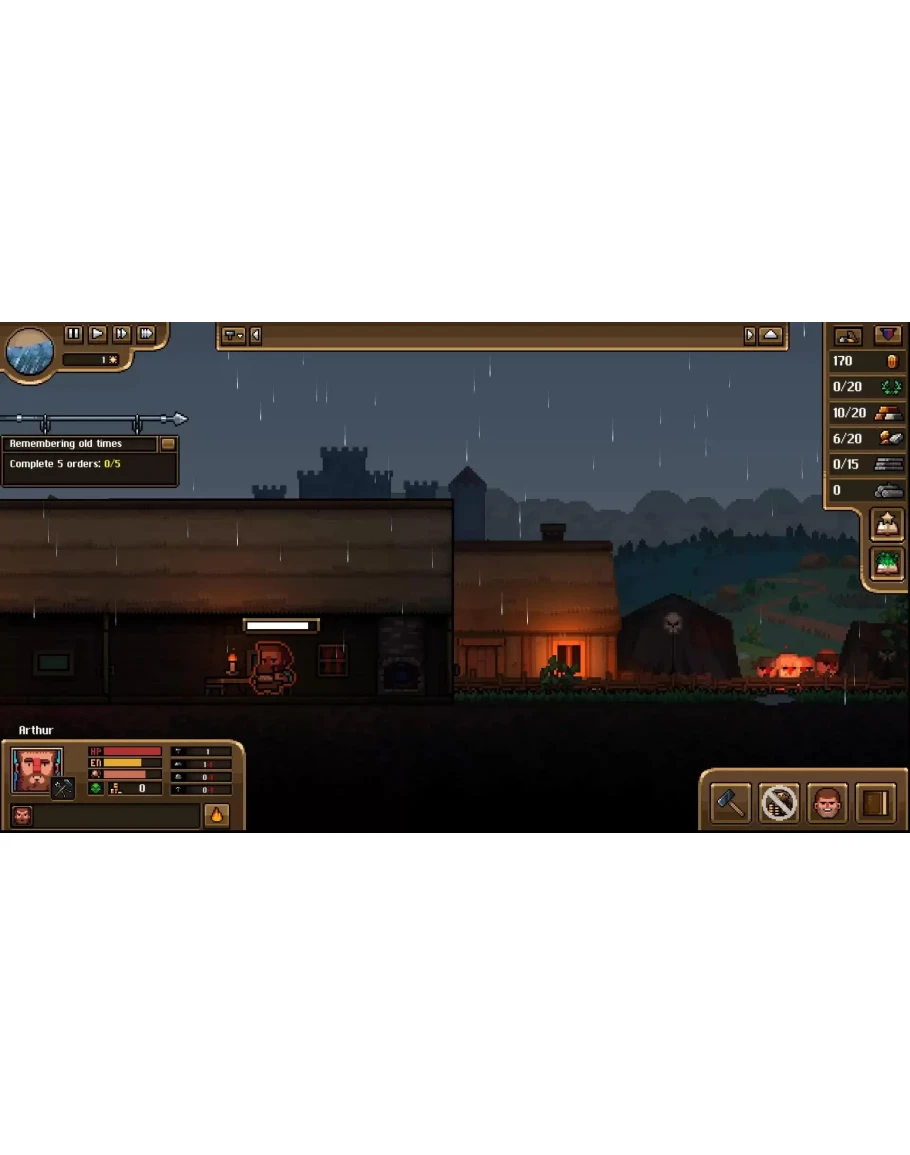Open the brown book with figure icon
This screenshot has width=910, height=1155.
pos(887,524)
